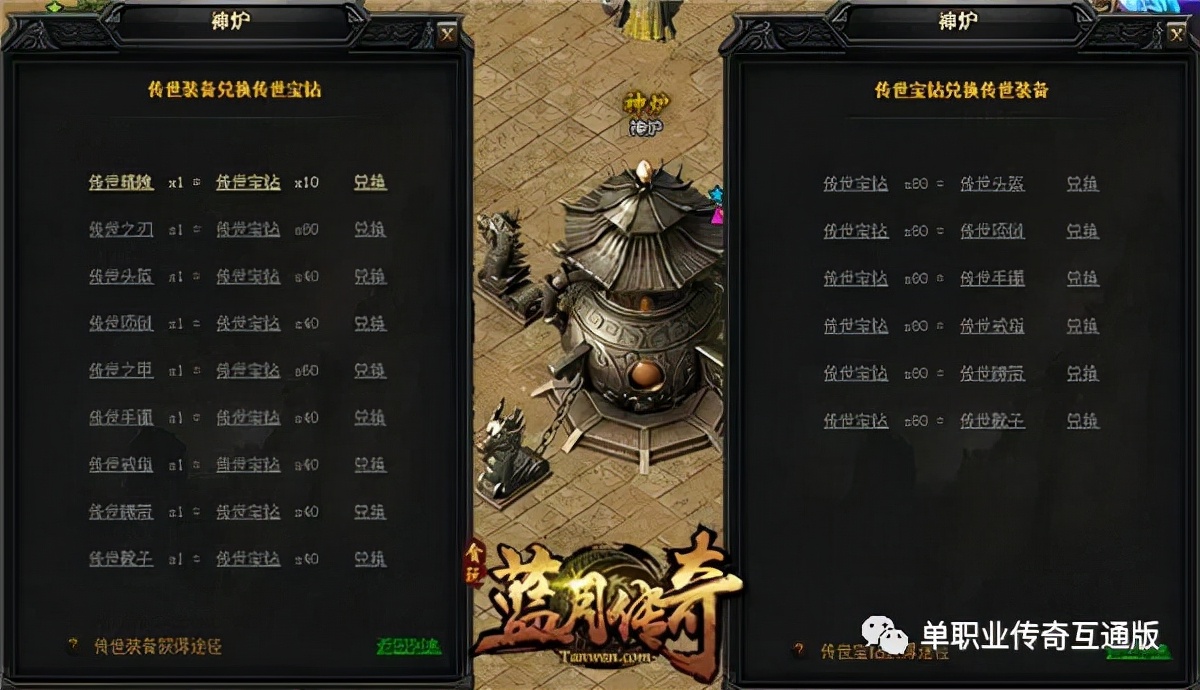Click the 传世之甲 item link

pyautogui.click(x=121, y=371)
